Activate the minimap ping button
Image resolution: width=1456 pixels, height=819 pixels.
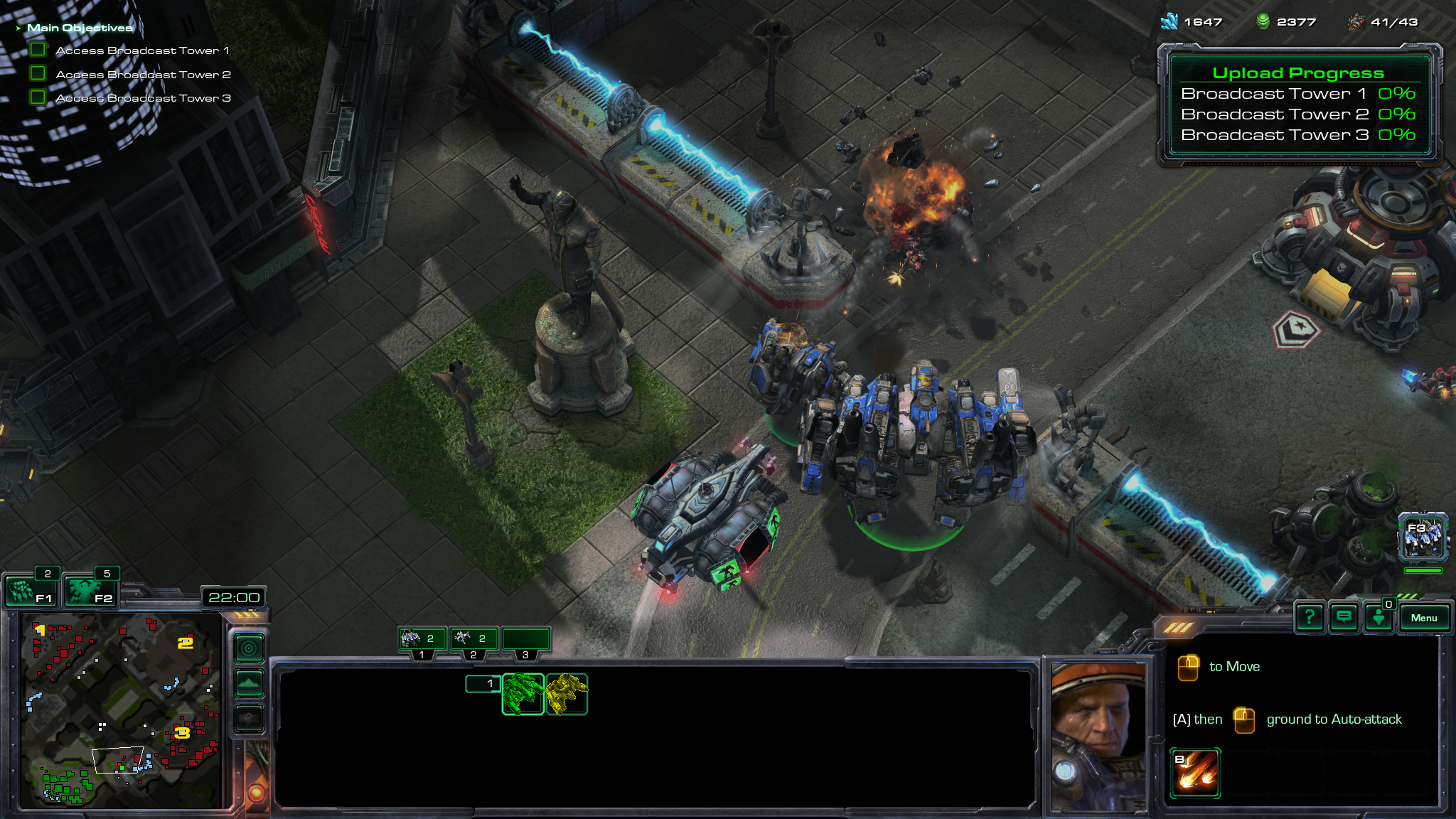249,648
